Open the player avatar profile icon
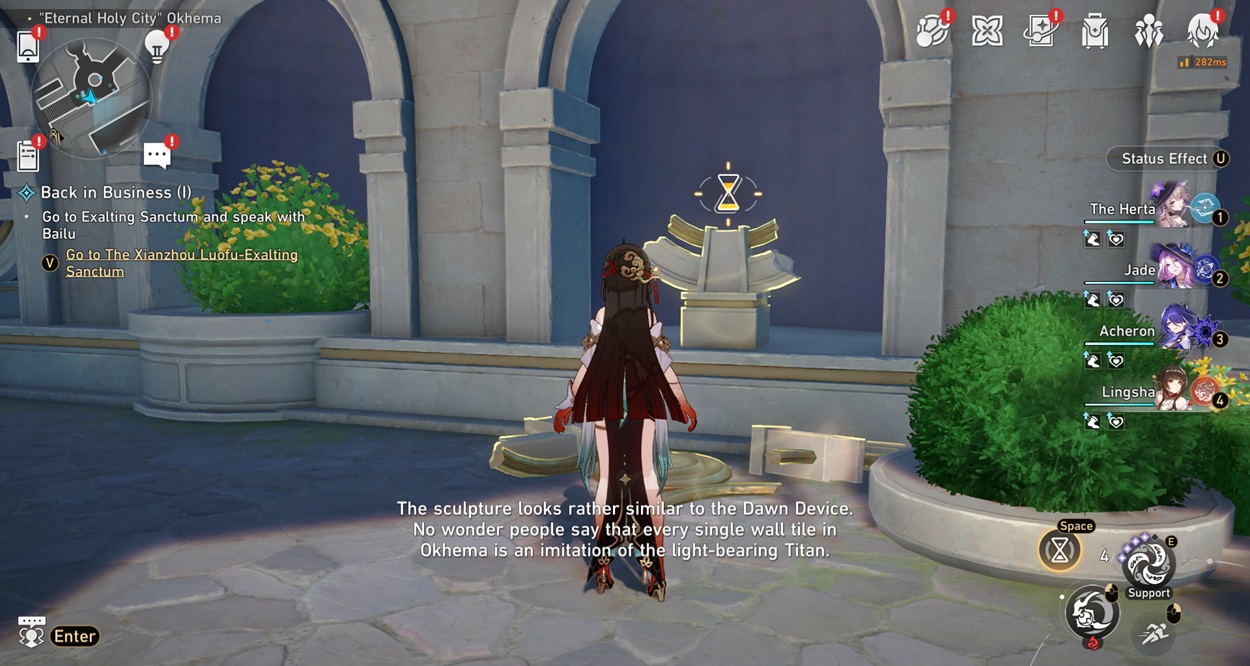This screenshot has height=666, width=1250. (x=1202, y=32)
